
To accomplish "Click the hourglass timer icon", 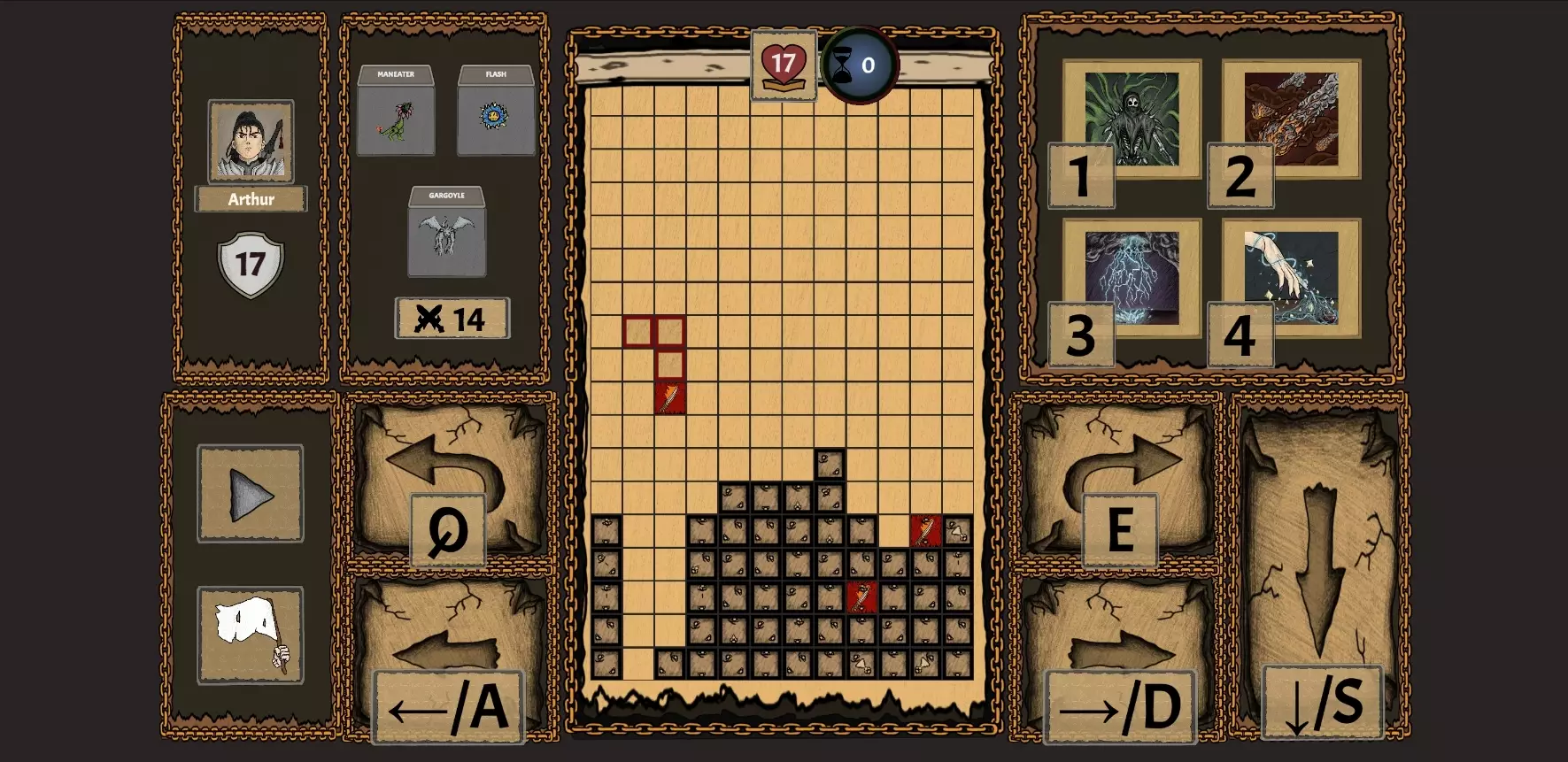I will pyautogui.click(x=855, y=63).
